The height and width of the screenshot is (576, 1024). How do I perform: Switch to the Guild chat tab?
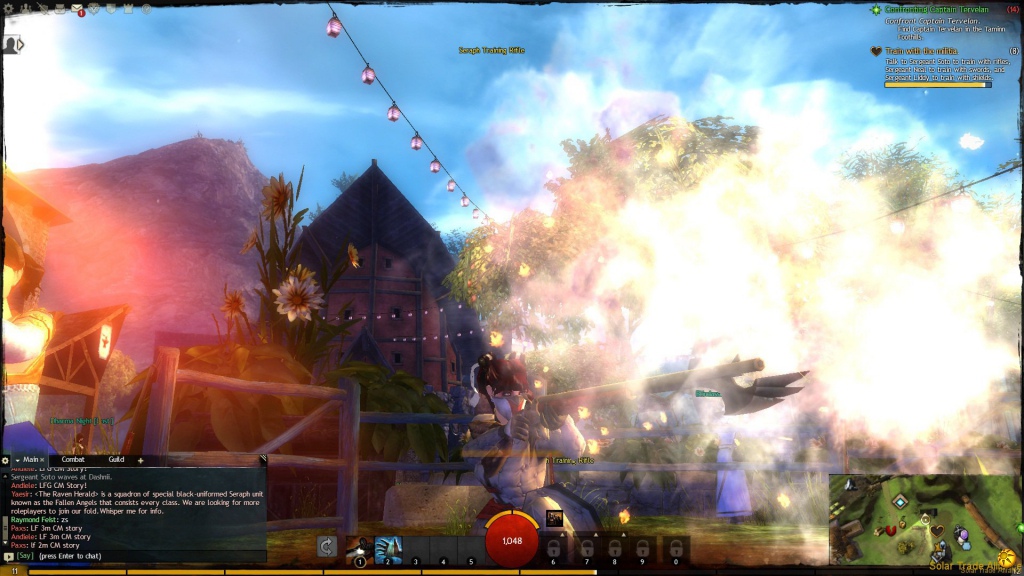116,459
